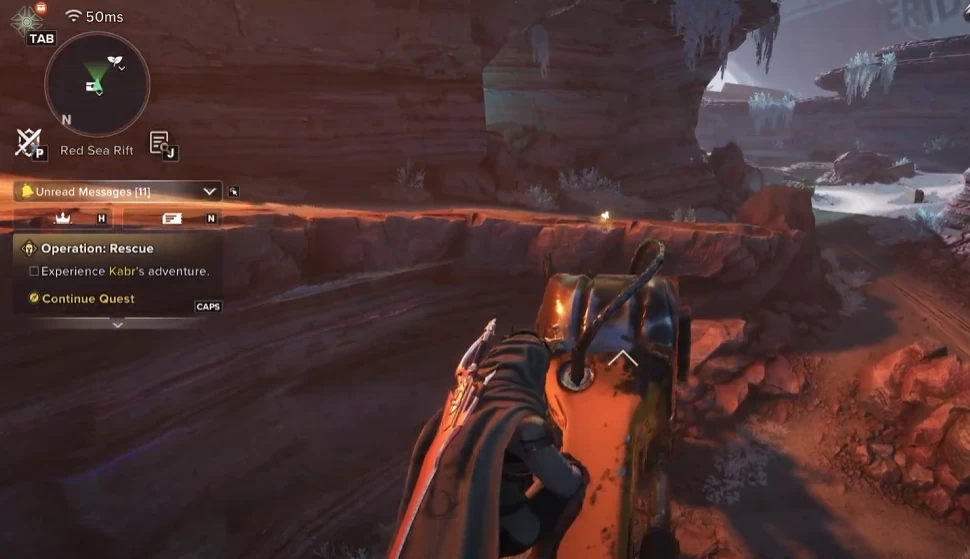970x559 pixels.
Task: Expand the Unread Messages dropdown
Action: coord(209,191)
